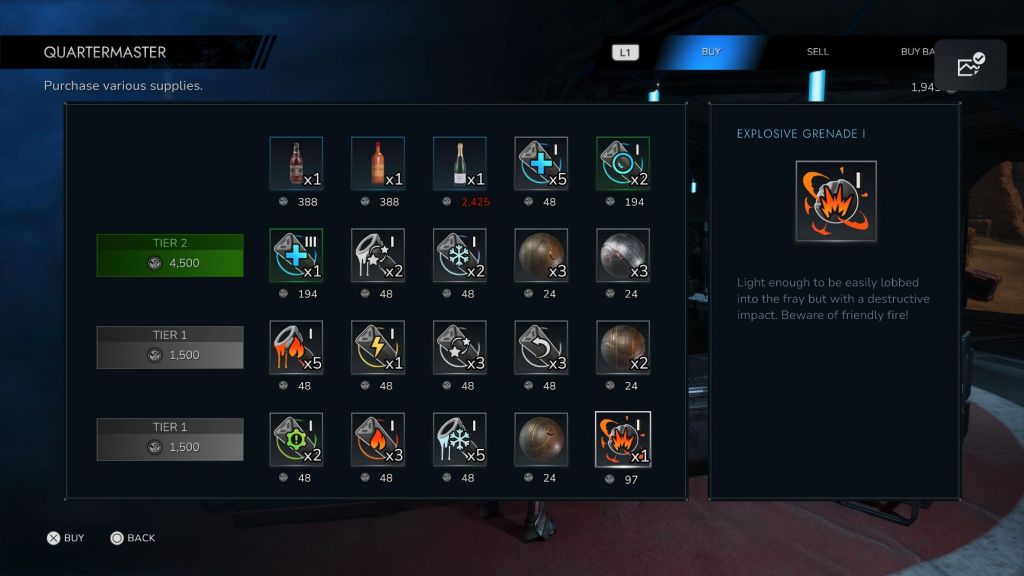Select the dark red bottle item
Image resolution: width=1024 pixels, height=576 pixels.
coord(296,164)
